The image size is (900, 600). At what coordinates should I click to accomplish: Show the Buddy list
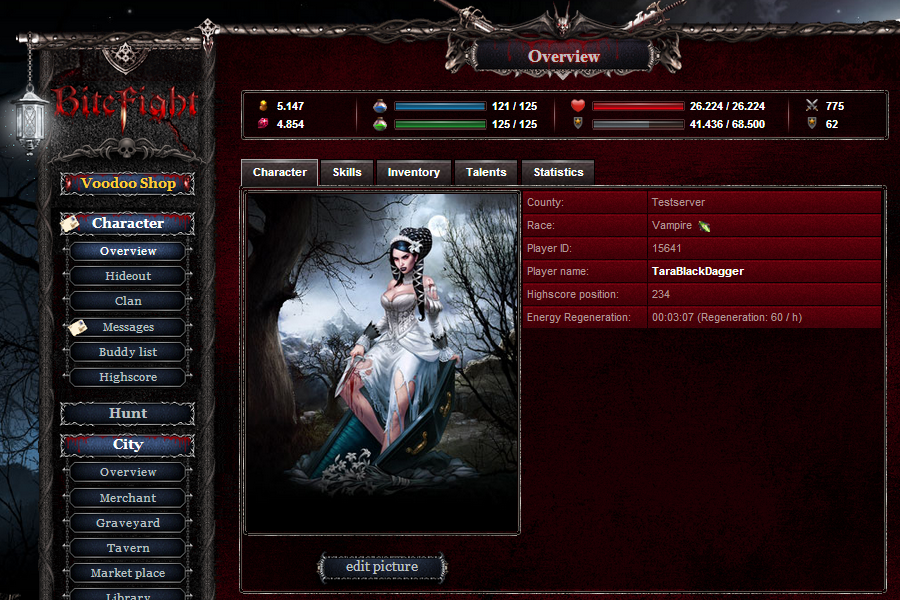point(128,352)
